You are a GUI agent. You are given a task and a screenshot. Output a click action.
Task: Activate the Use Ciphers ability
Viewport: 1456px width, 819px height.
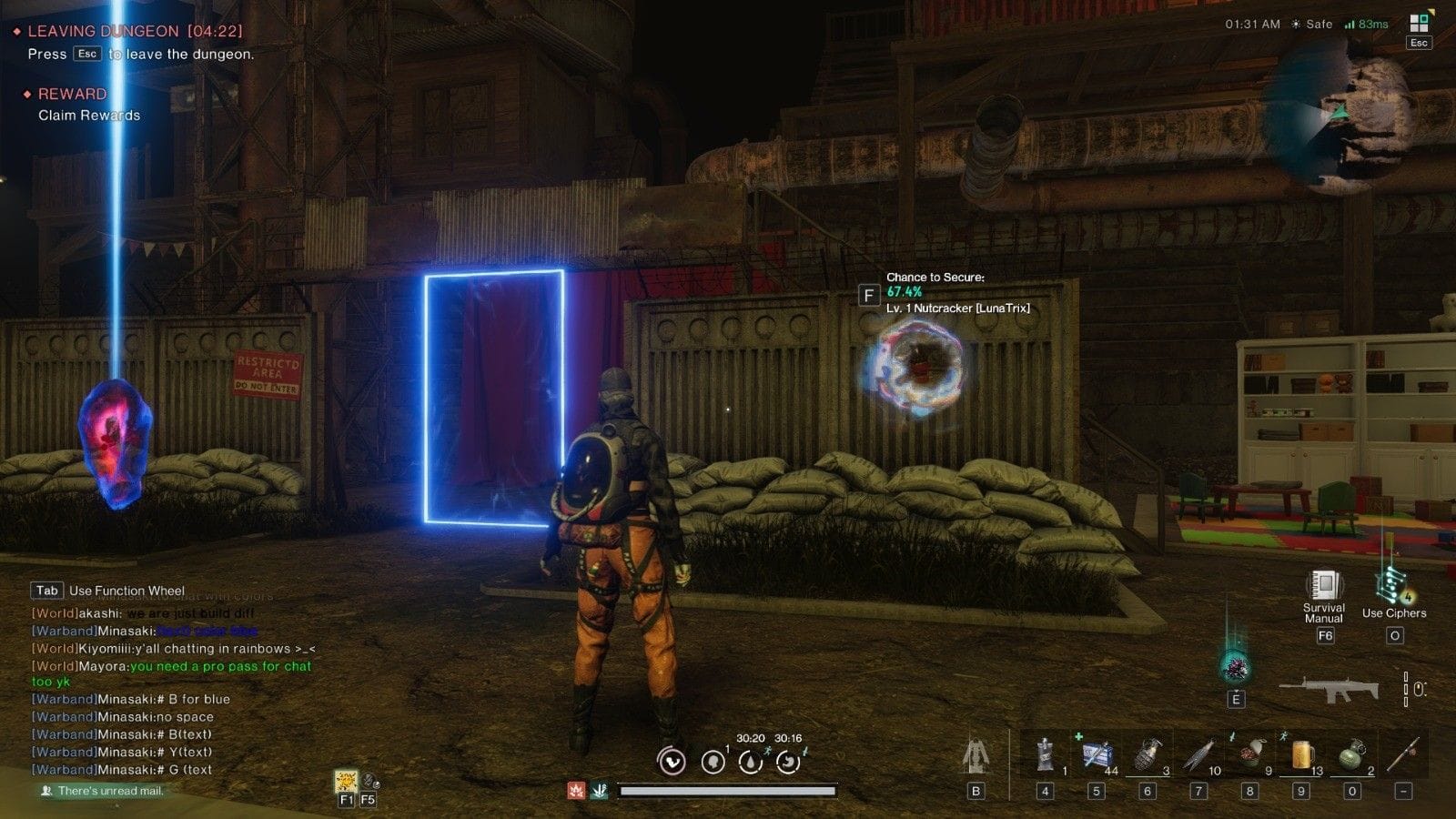1391,582
